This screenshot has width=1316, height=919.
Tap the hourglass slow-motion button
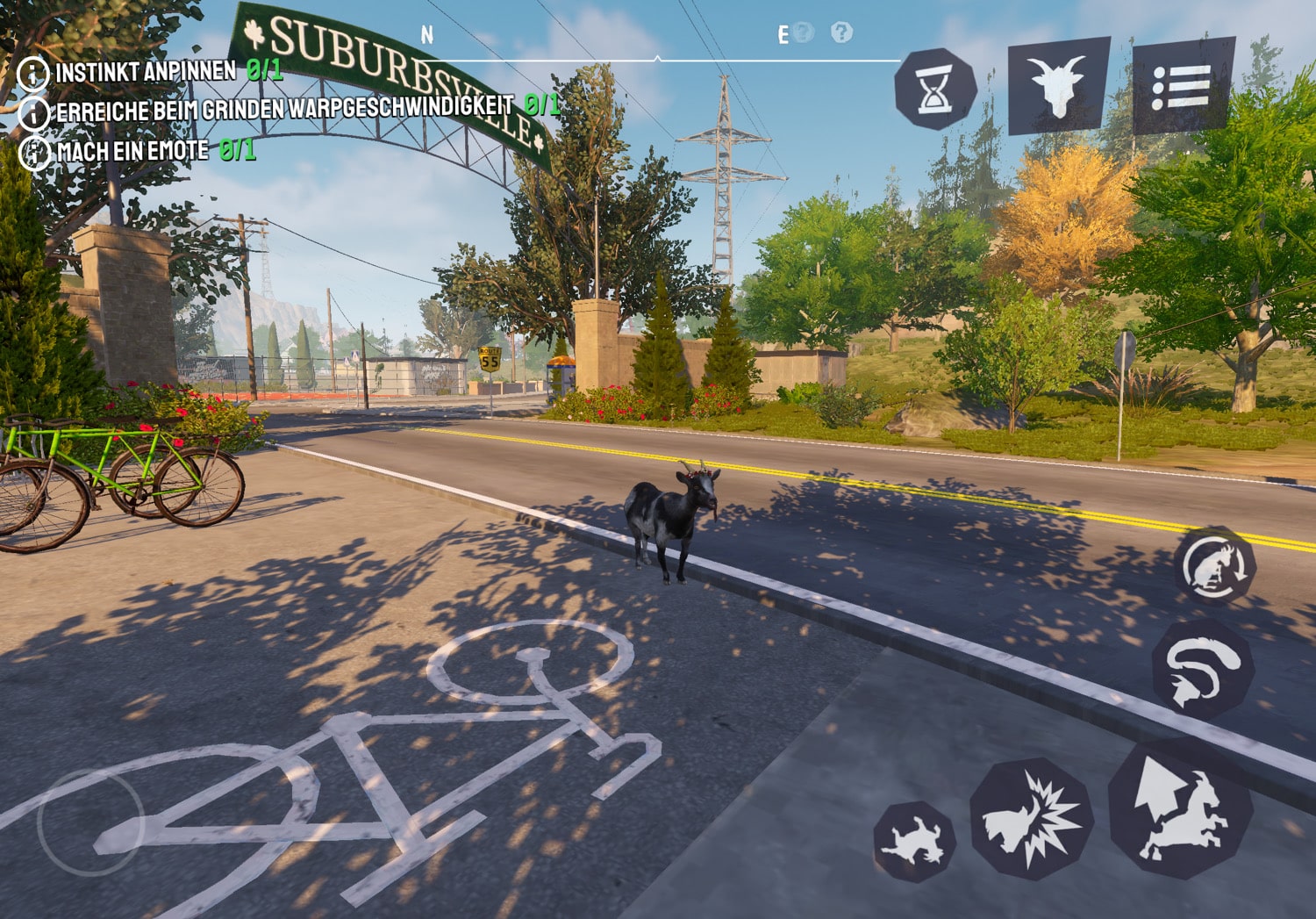[935, 89]
